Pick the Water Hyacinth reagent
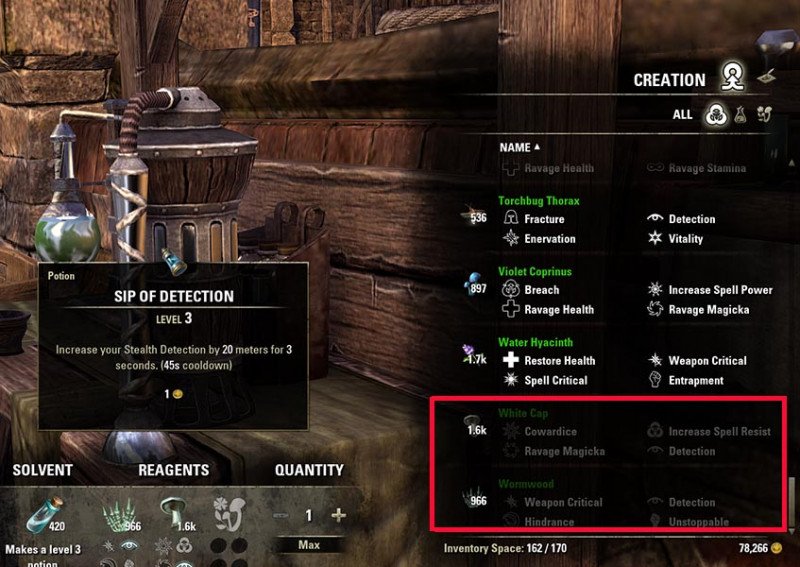 pos(535,342)
